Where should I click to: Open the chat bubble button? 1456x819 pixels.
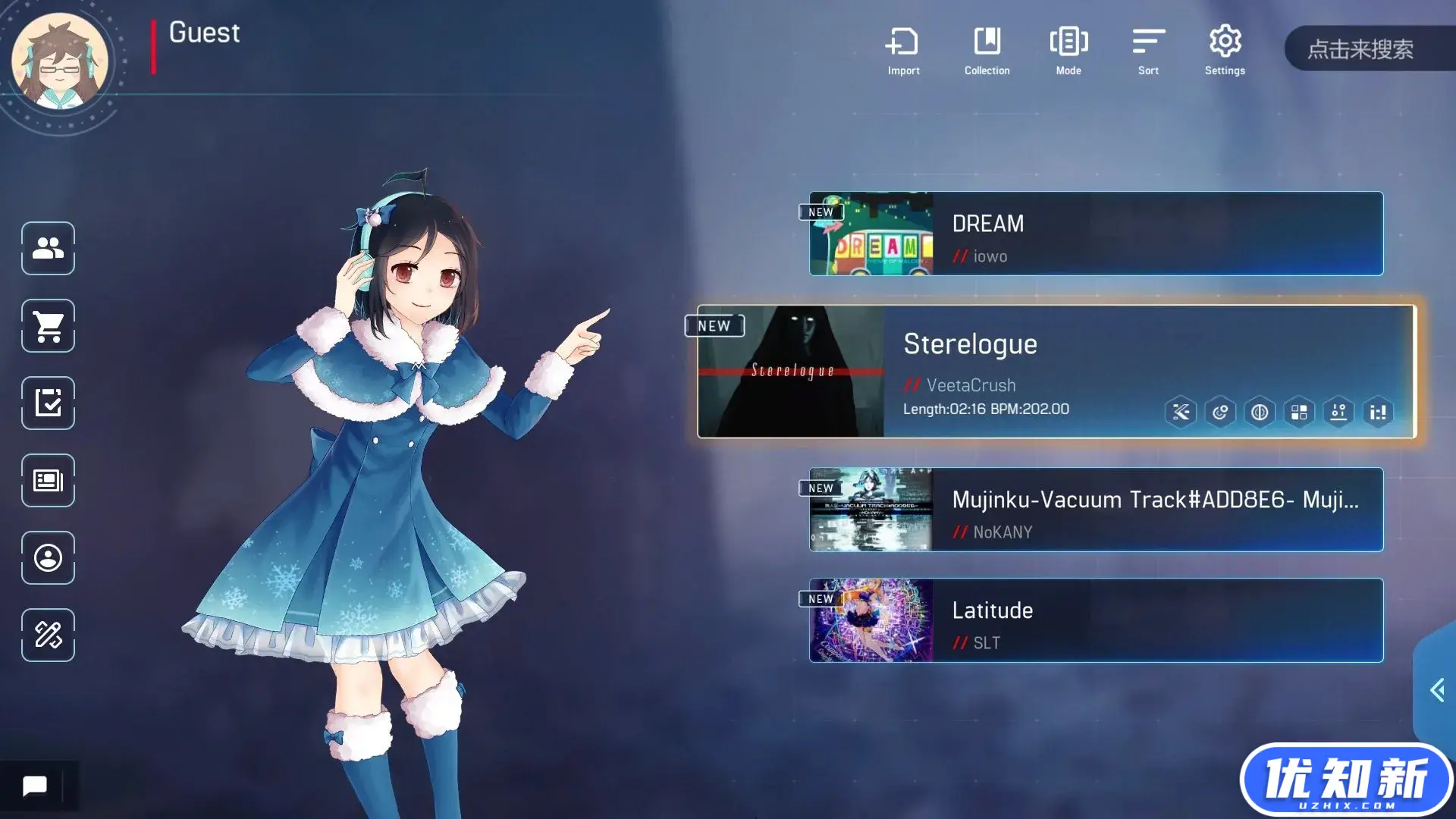[34, 786]
